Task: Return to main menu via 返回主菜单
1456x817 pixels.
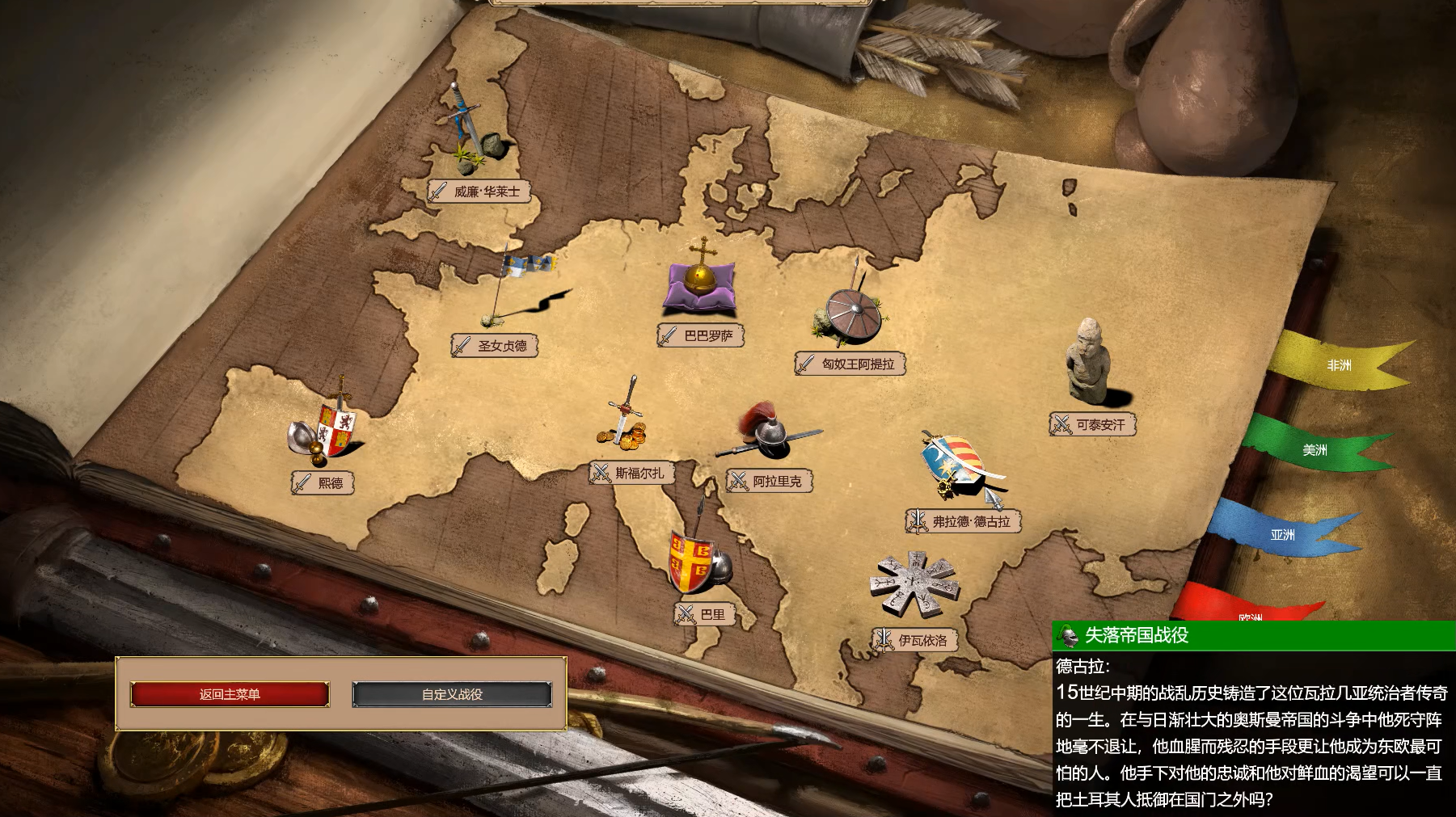Action: [230, 694]
